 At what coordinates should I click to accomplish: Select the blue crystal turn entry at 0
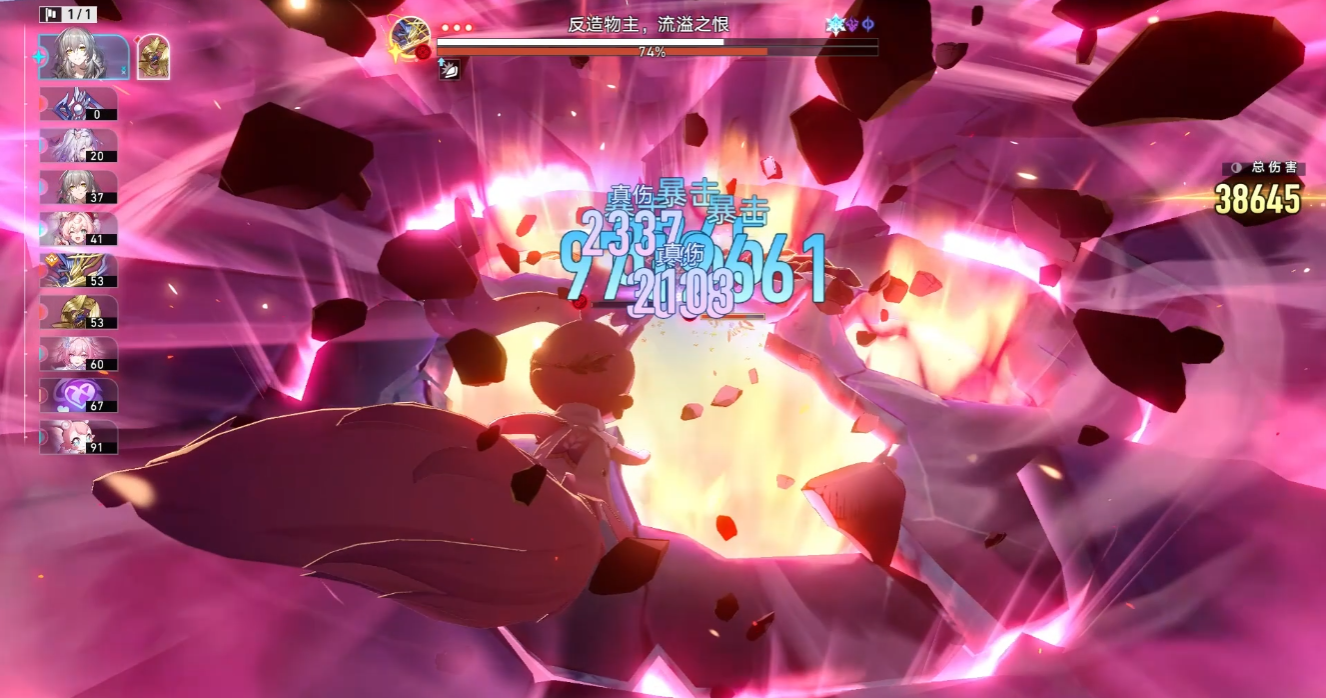point(79,104)
